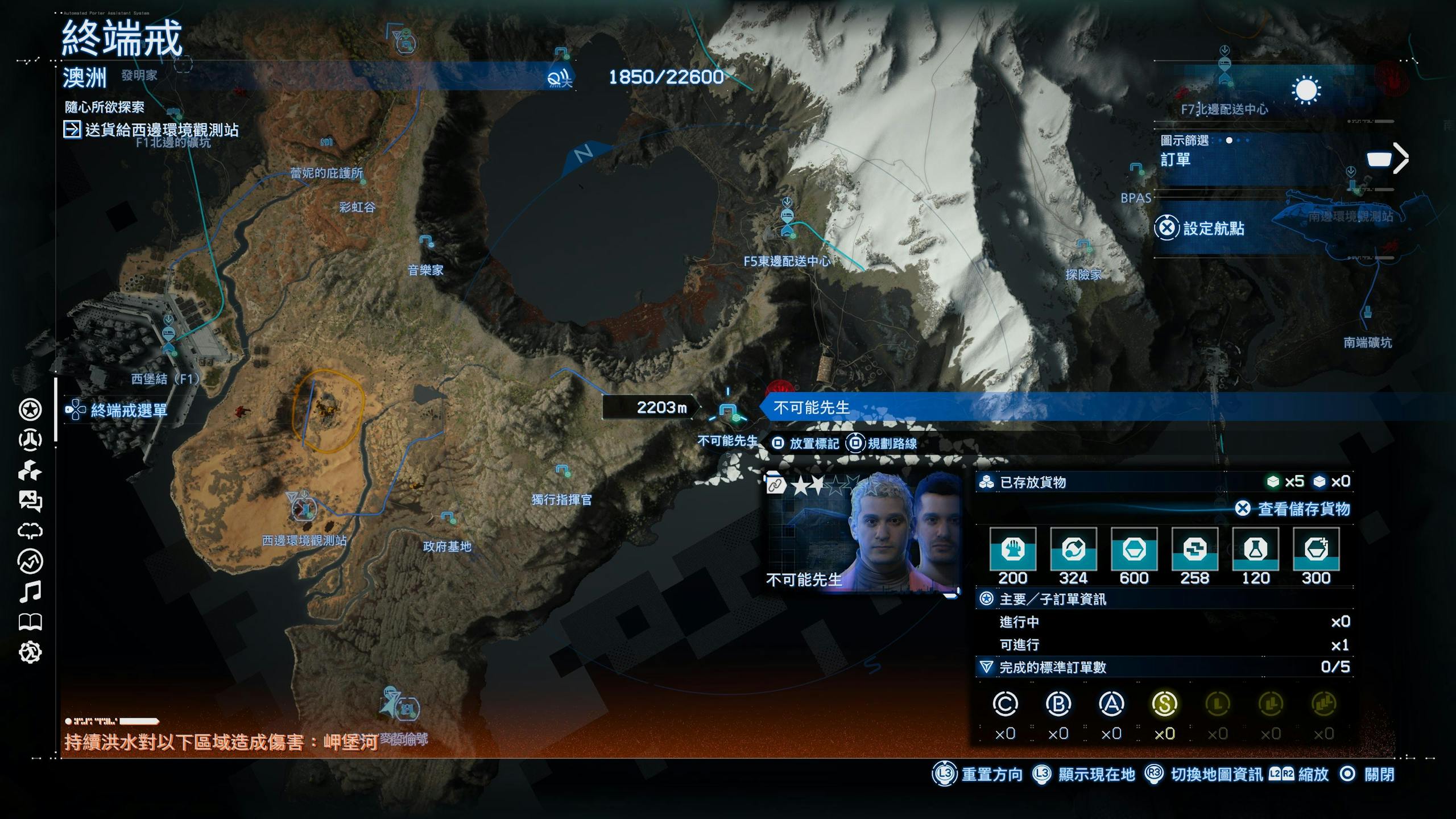Click the 探險家 shelter marker

pyautogui.click(x=1083, y=245)
